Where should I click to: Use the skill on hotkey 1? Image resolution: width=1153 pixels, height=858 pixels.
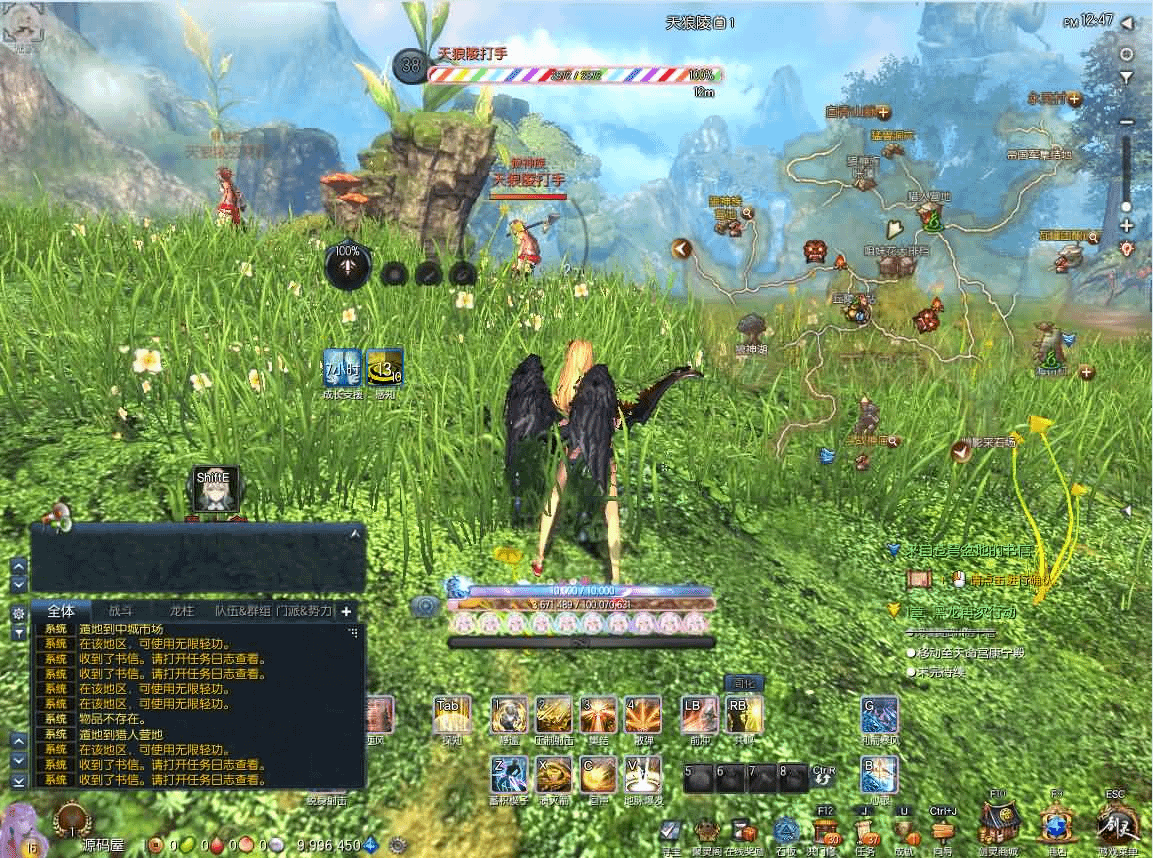pos(509,715)
